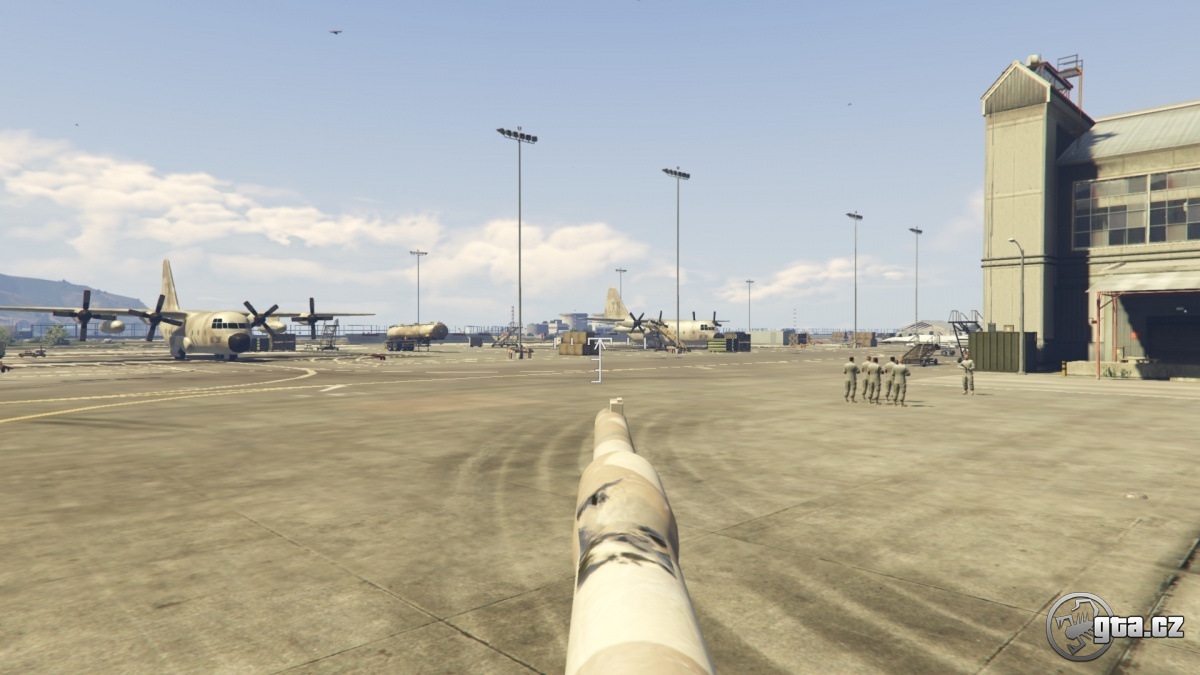The image size is (1200, 675).
Task: Click the gta.cz watermark logo
Action: 1114,627
